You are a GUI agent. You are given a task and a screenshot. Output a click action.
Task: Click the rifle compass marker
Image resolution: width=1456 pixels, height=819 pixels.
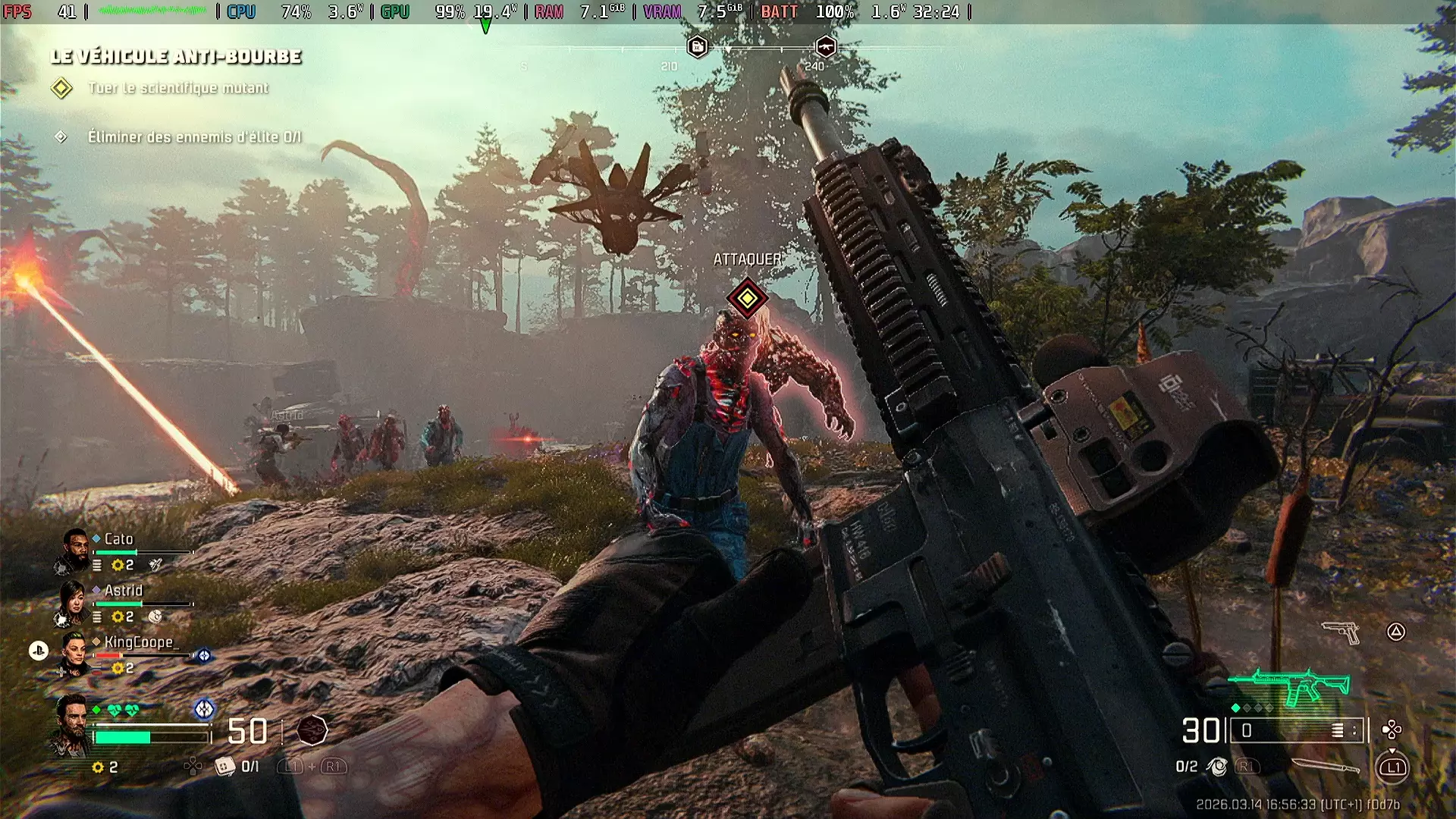(825, 47)
